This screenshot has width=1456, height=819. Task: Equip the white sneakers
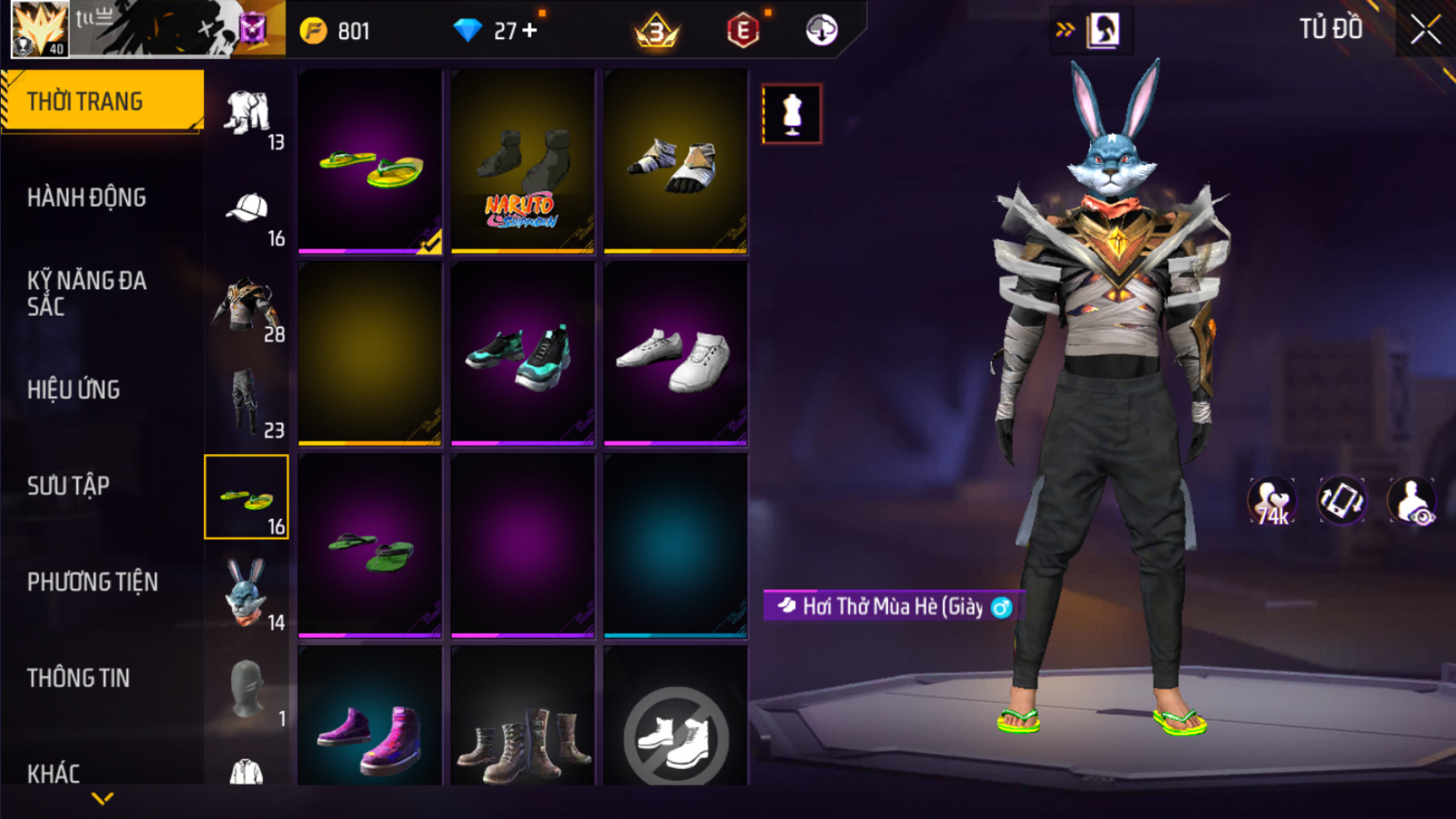[675, 354]
